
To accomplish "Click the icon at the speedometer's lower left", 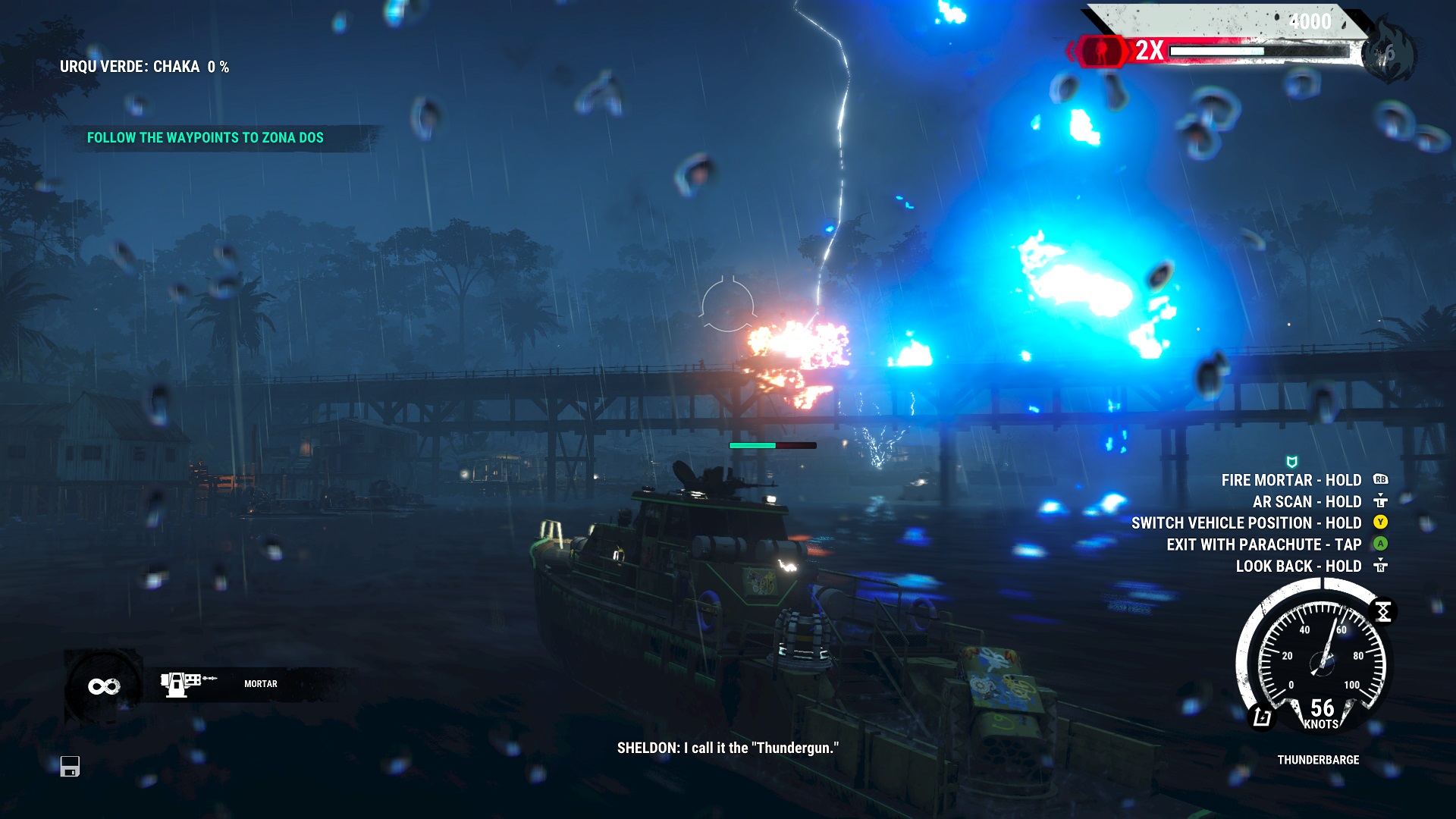I will tap(1262, 717).
